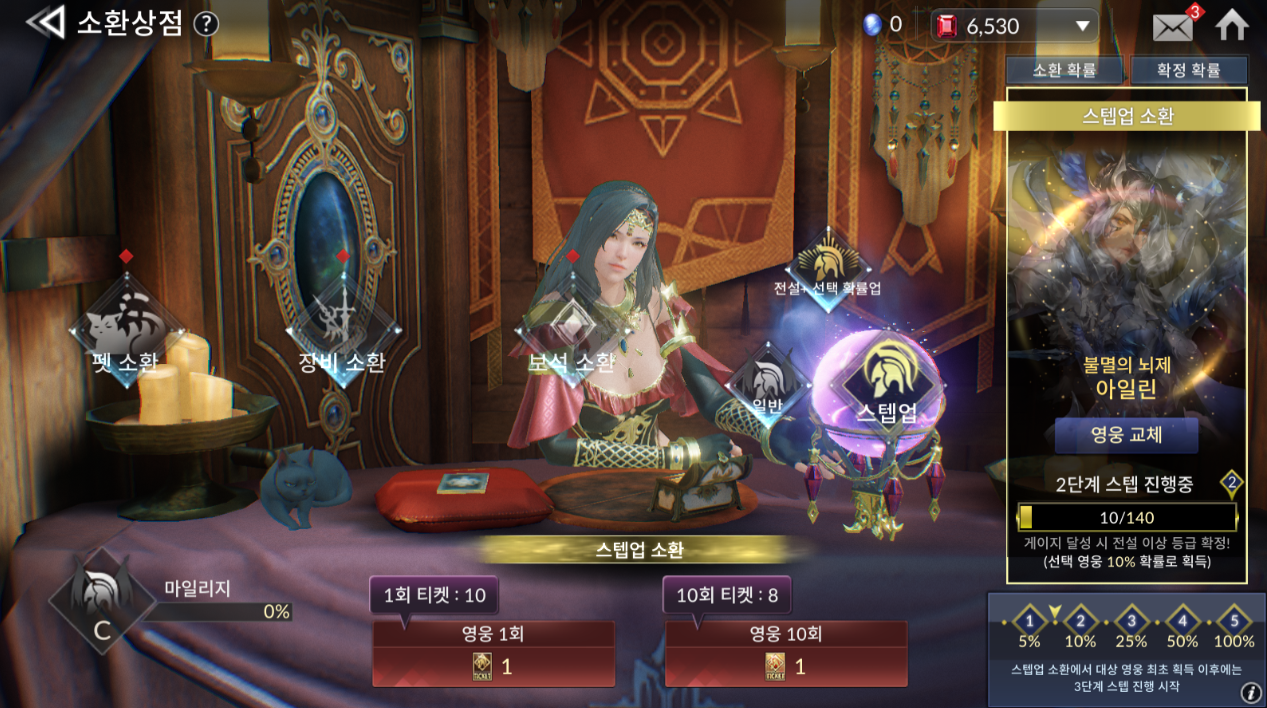
Task: Return to the home screen
Action: (x=1232, y=25)
